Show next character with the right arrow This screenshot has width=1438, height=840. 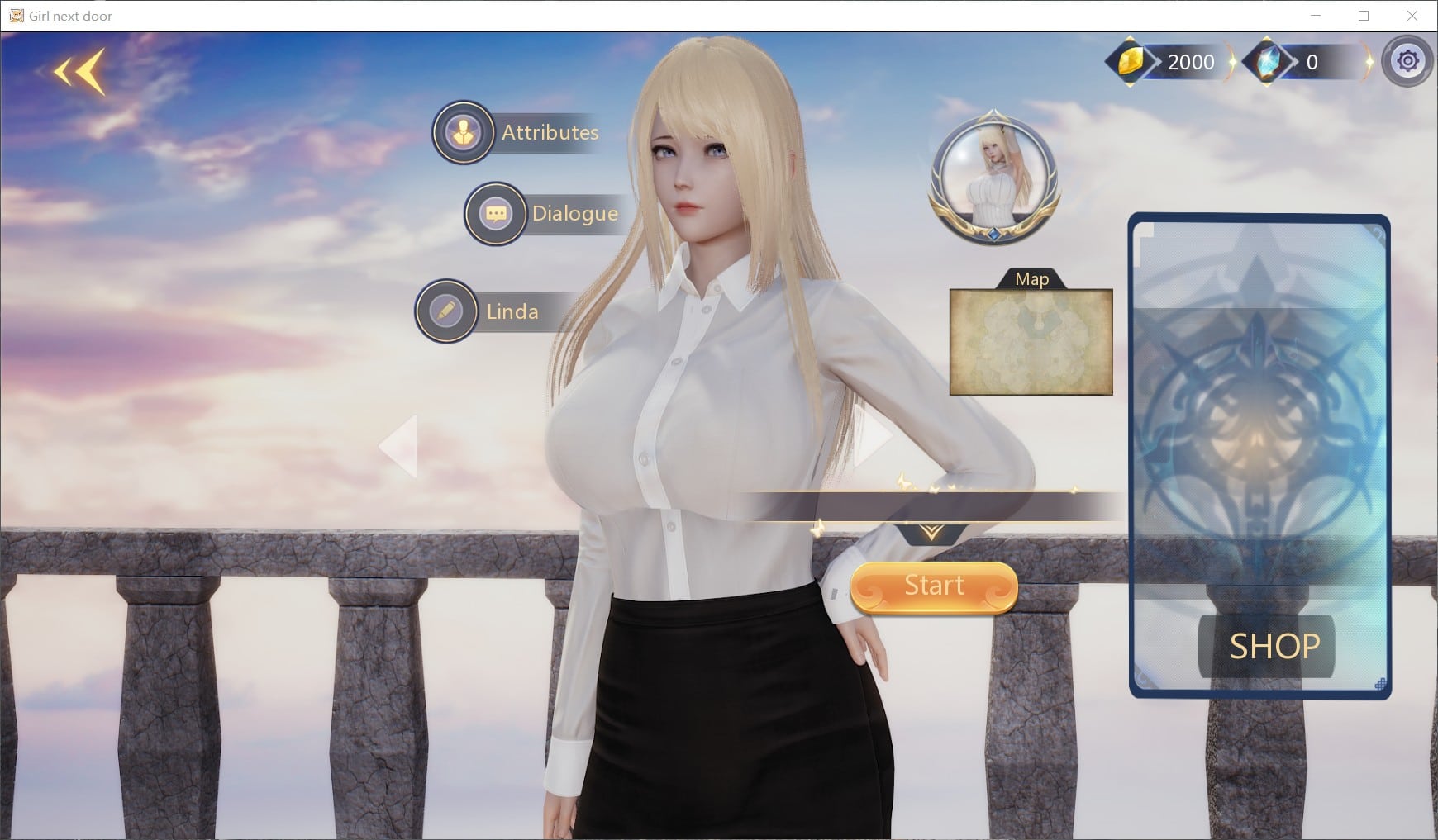[876, 444]
